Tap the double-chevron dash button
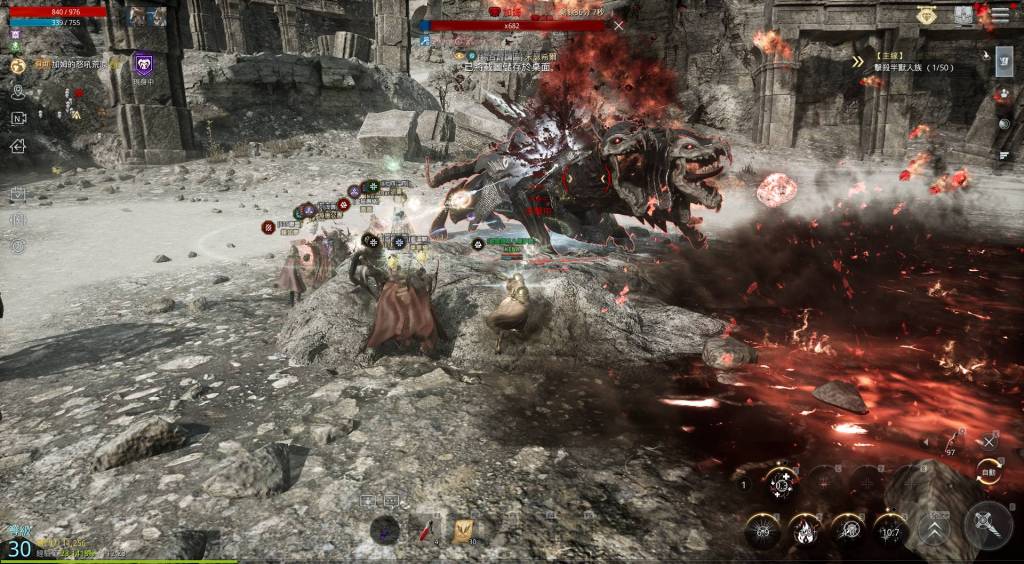The image size is (1024, 564). 934,529
